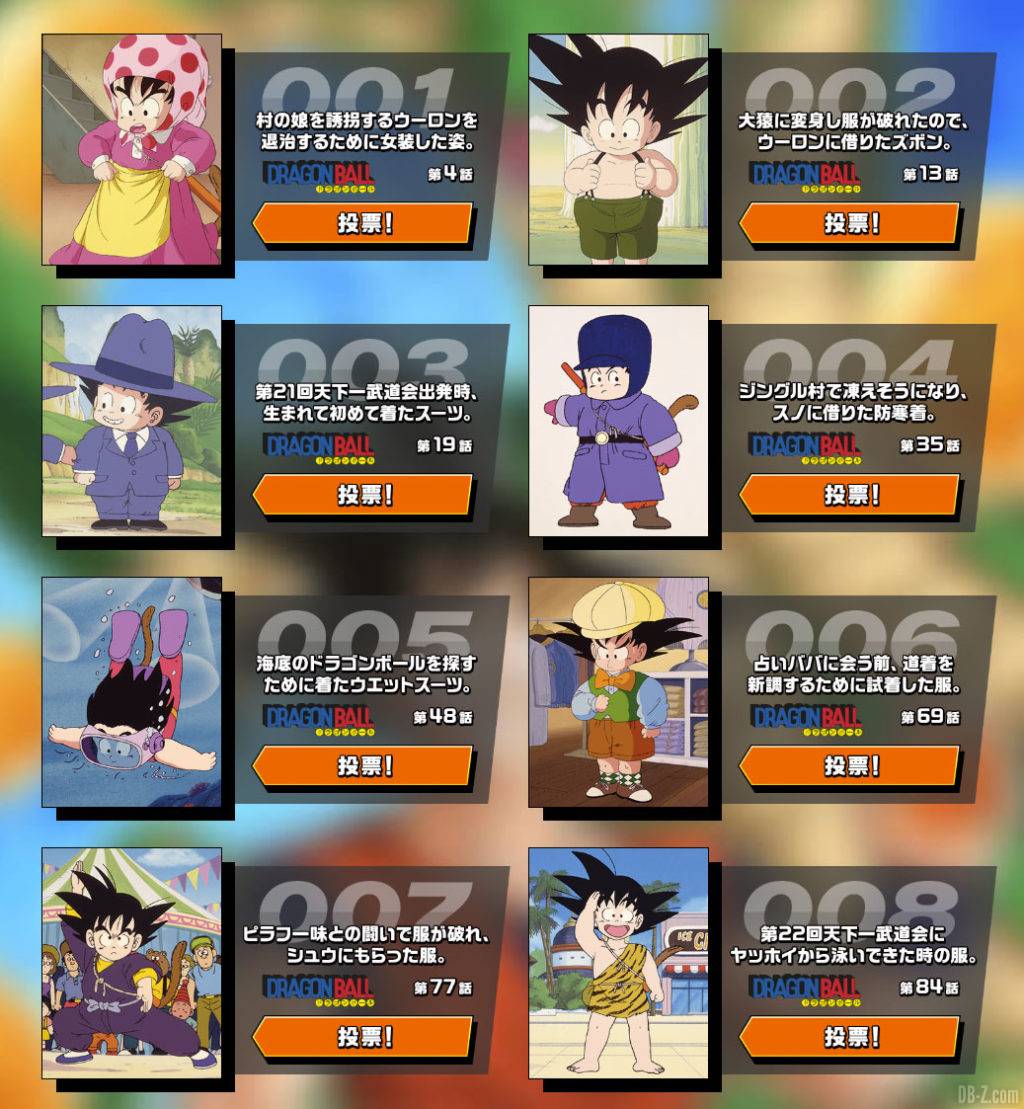The height and width of the screenshot is (1109, 1024).
Task: Cast vote for entry 003 purple suit
Action: [362, 495]
